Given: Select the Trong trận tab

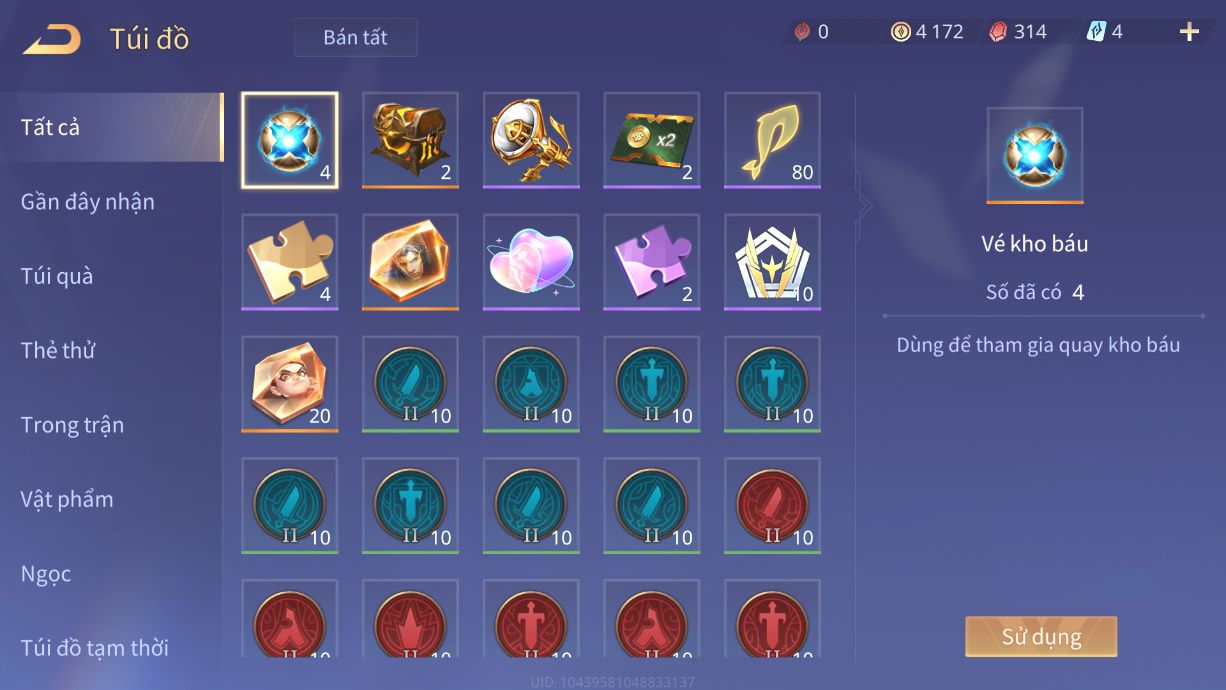Looking at the screenshot, I should tap(72, 425).
